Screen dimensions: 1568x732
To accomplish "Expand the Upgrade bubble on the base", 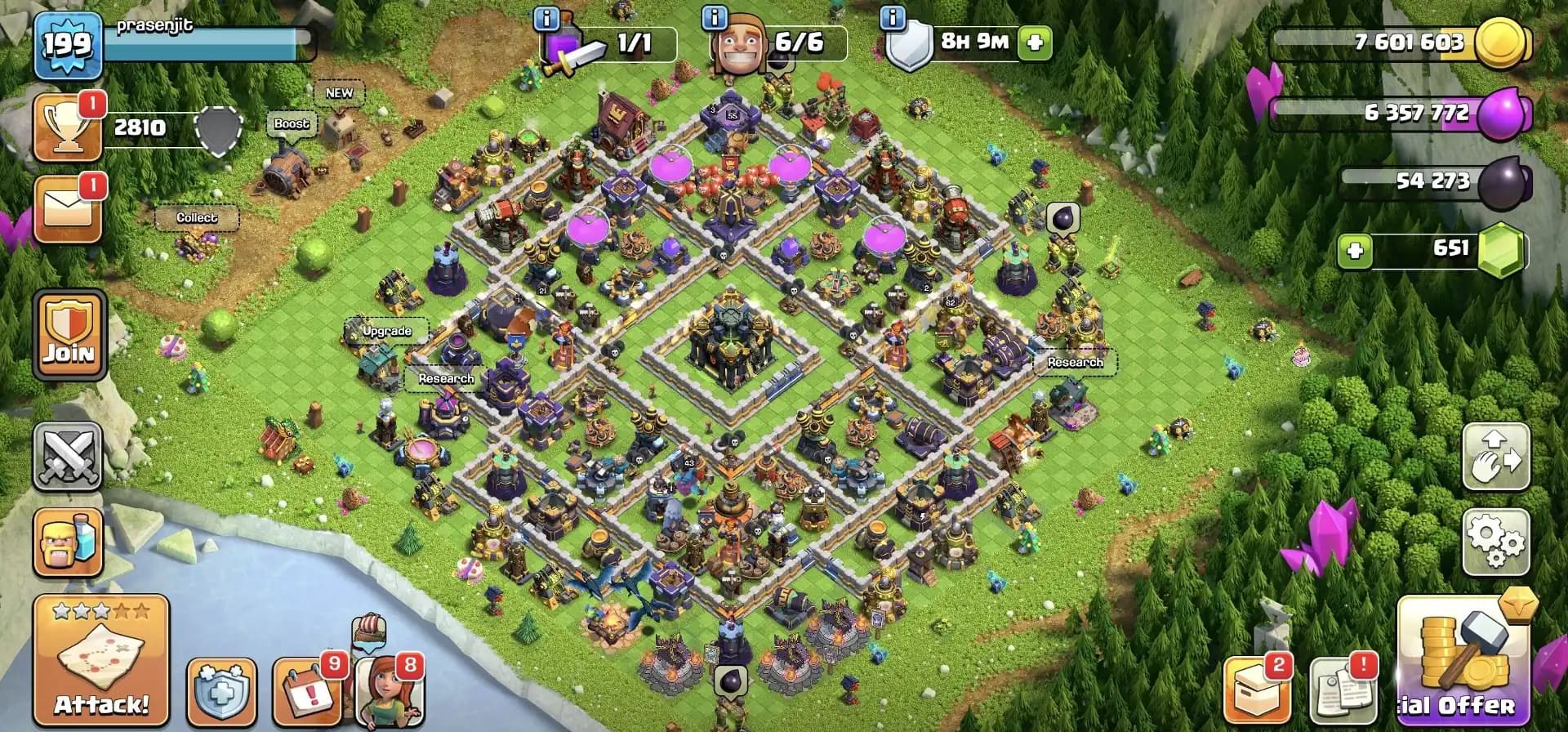I will (386, 332).
